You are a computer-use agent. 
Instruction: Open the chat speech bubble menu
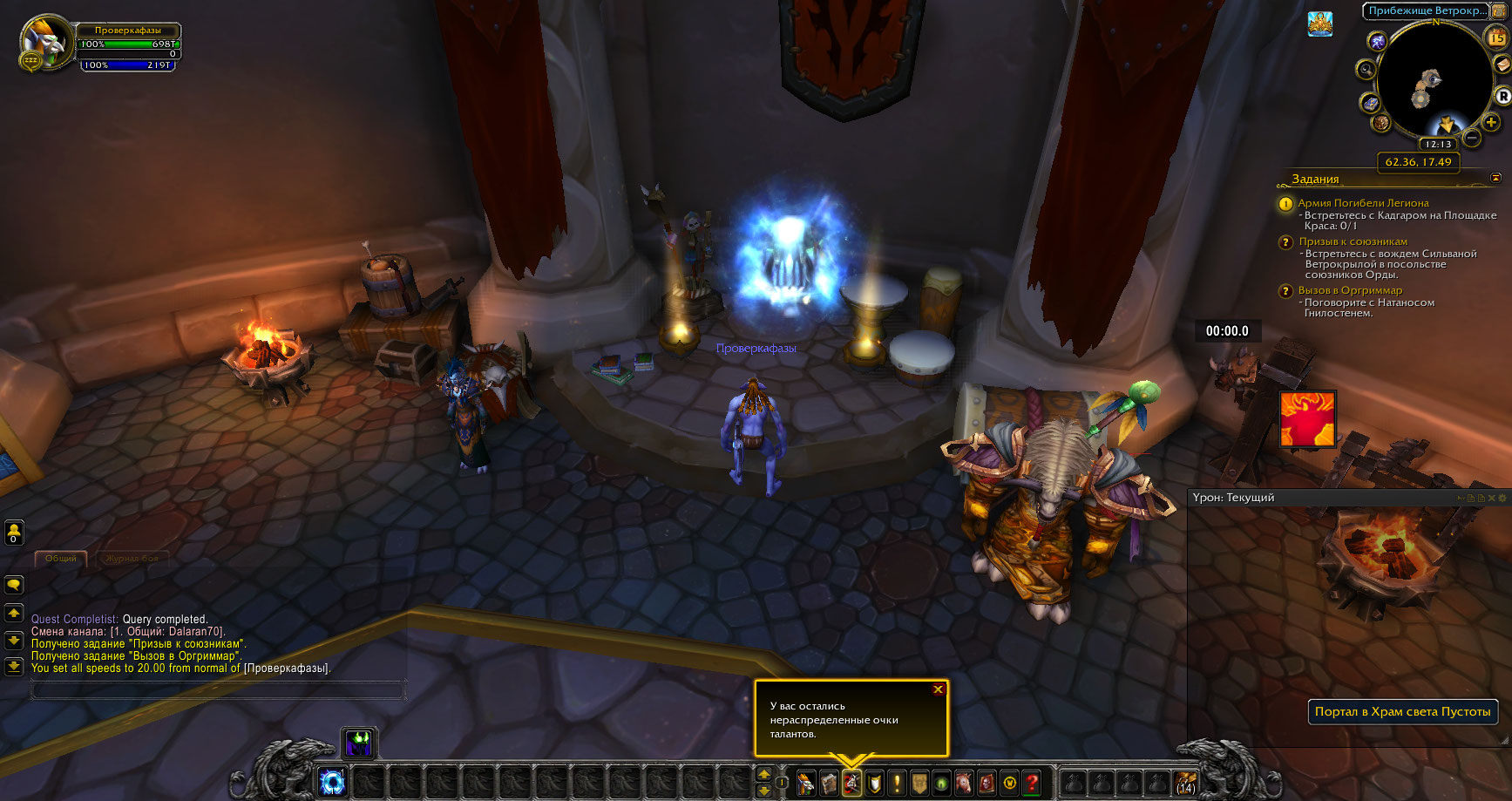pyautogui.click(x=14, y=585)
